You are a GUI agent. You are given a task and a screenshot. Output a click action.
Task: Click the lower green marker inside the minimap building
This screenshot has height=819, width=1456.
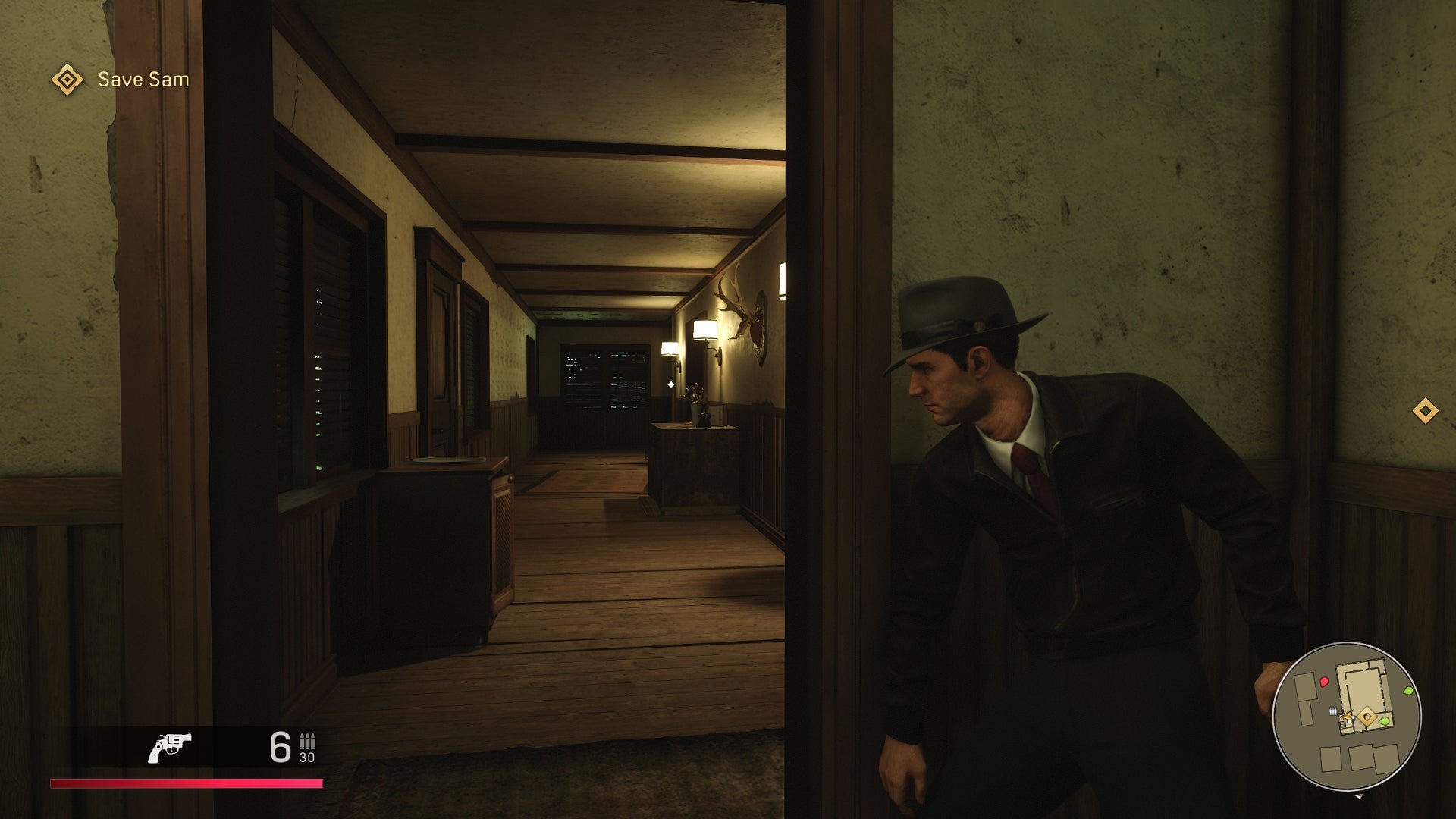pyautogui.click(x=1384, y=721)
